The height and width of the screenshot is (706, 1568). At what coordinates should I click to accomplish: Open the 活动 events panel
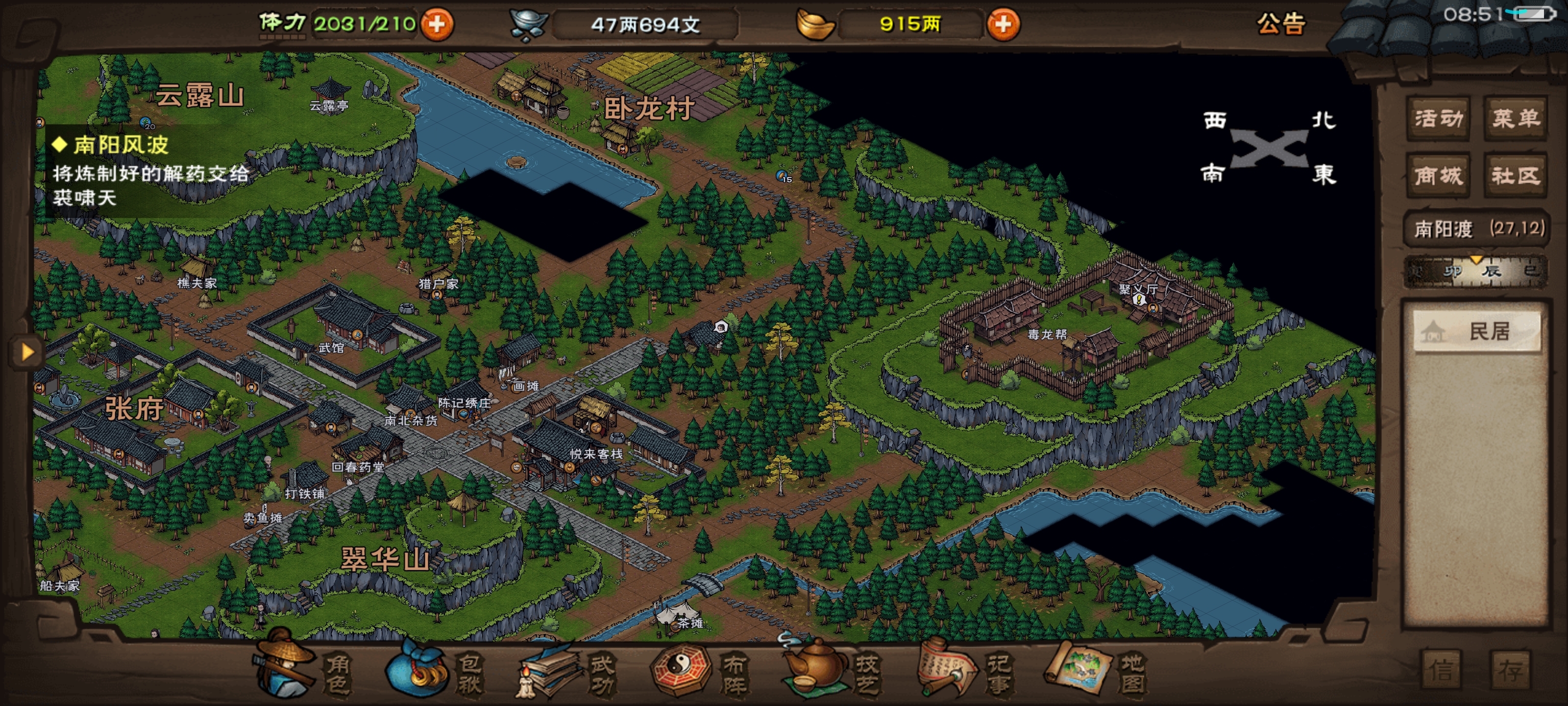point(1438,118)
